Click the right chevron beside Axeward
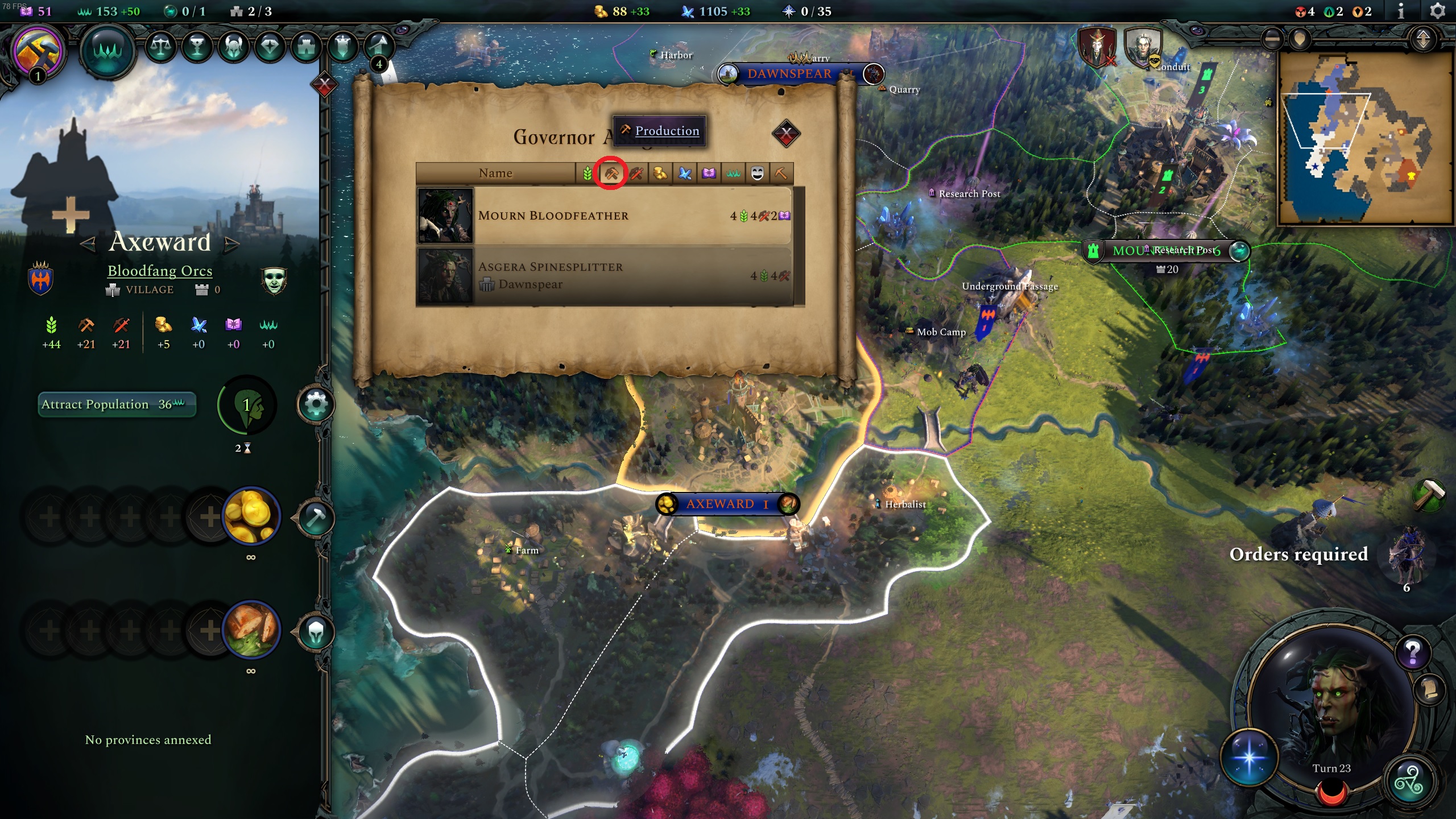Screen dimensions: 1456x819 tap(233, 243)
